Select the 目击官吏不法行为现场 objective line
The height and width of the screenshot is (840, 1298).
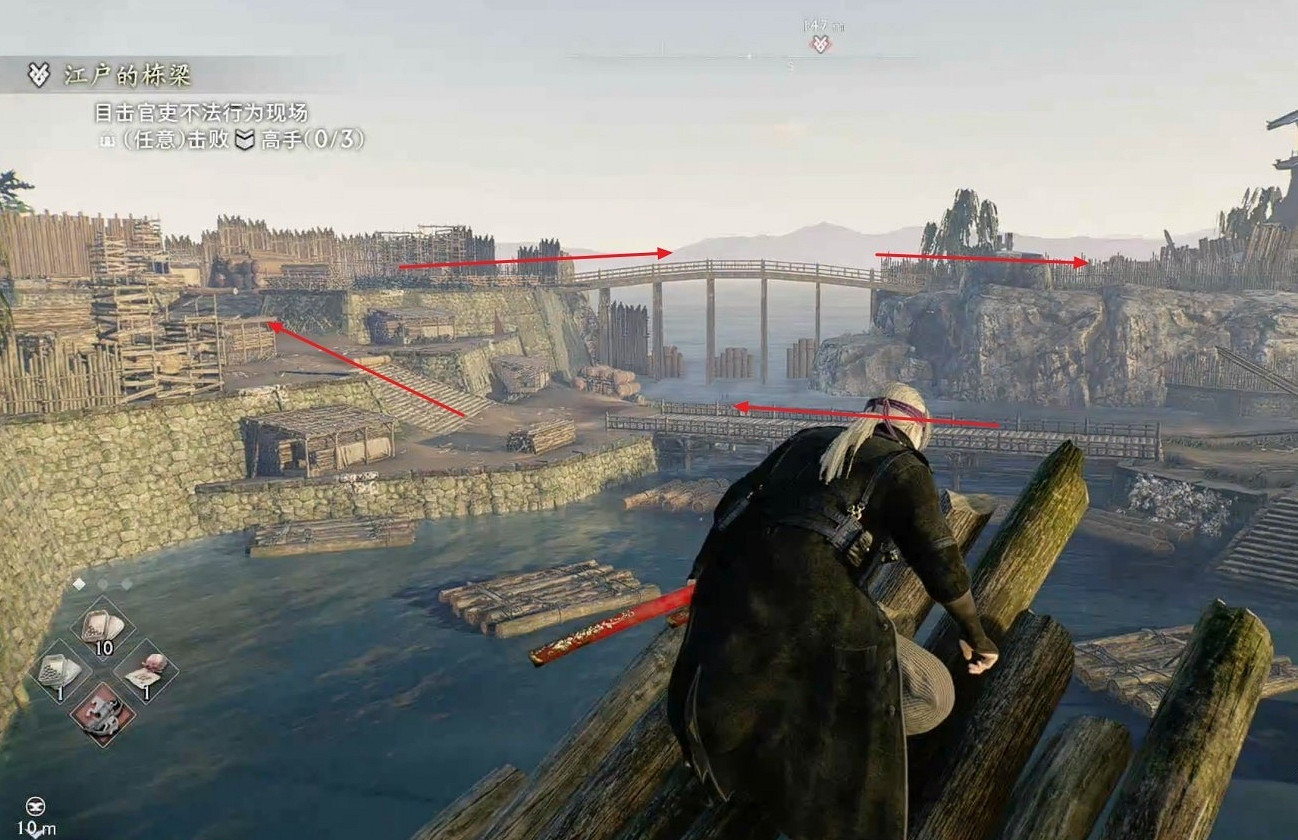[201, 112]
